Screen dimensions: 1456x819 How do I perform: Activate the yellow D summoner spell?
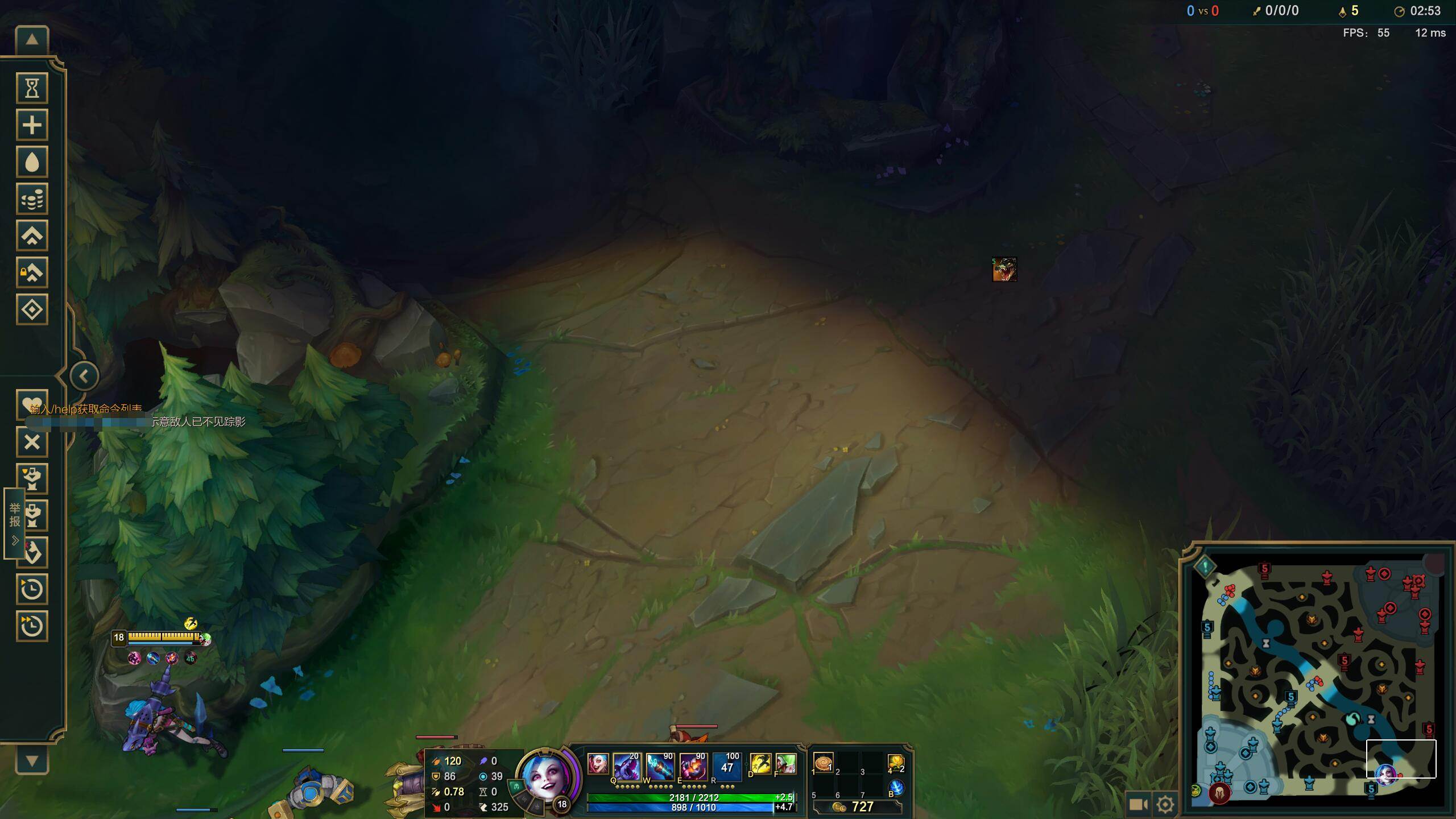pos(760,764)
